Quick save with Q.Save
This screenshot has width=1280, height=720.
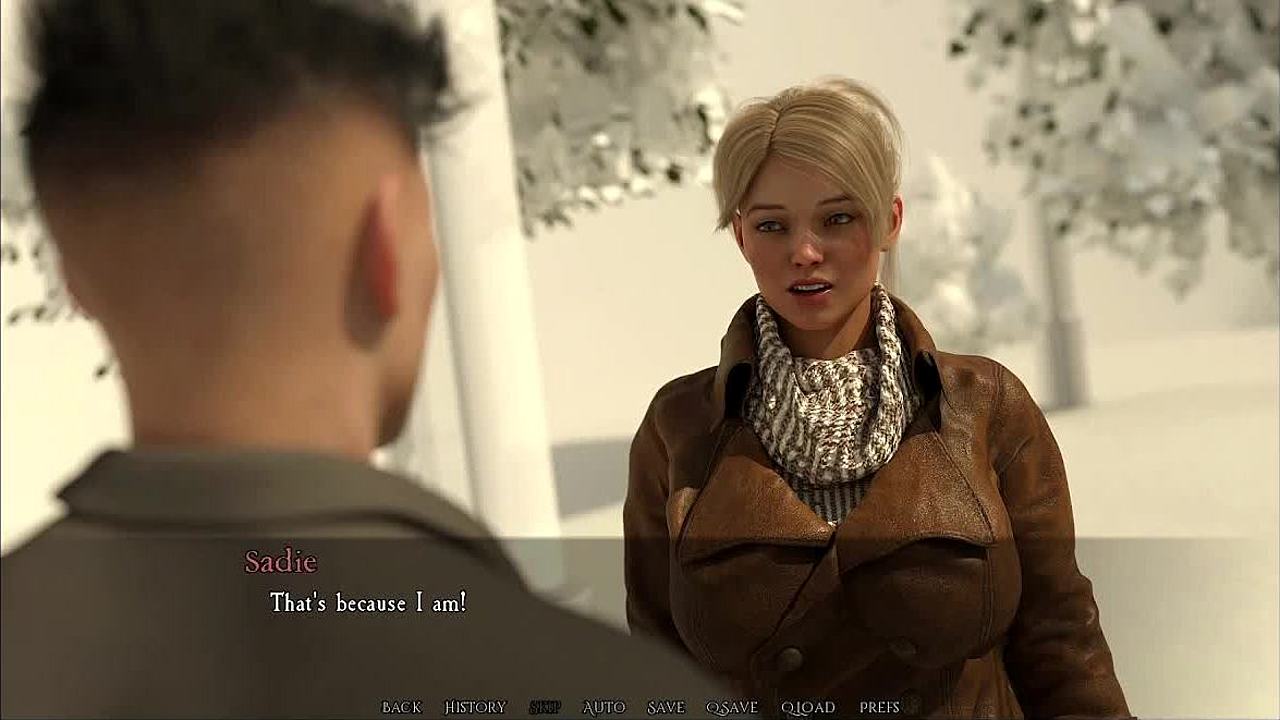[x=732, y=707]
